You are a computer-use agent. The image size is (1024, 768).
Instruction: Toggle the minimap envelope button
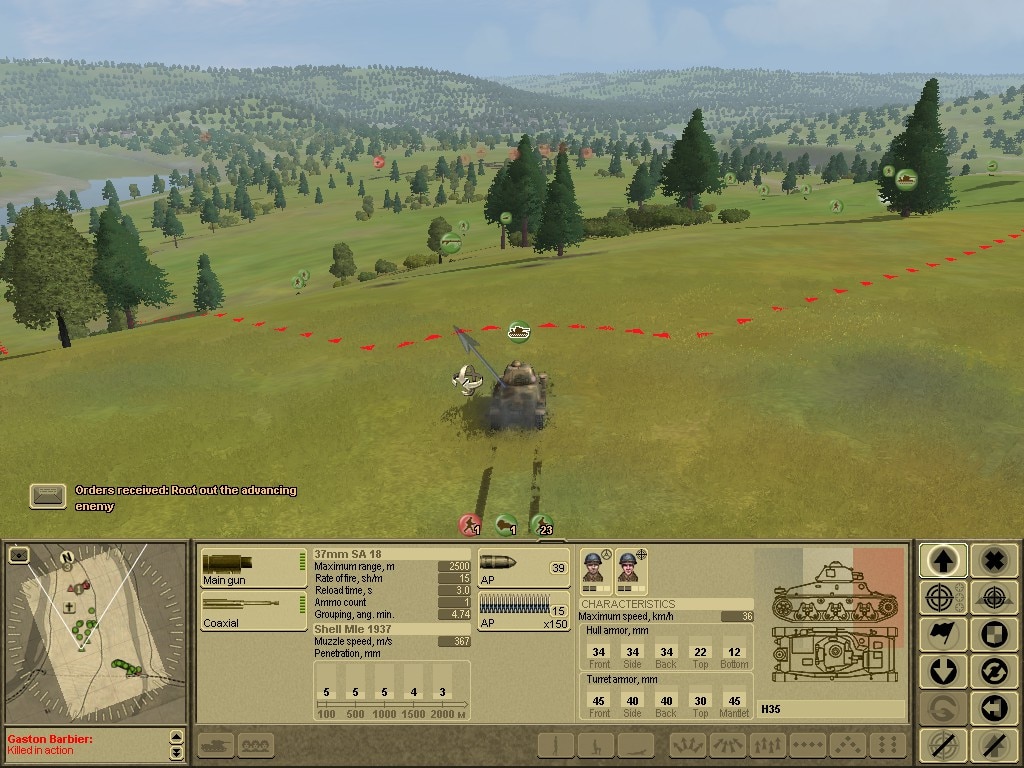click(18, 554)
